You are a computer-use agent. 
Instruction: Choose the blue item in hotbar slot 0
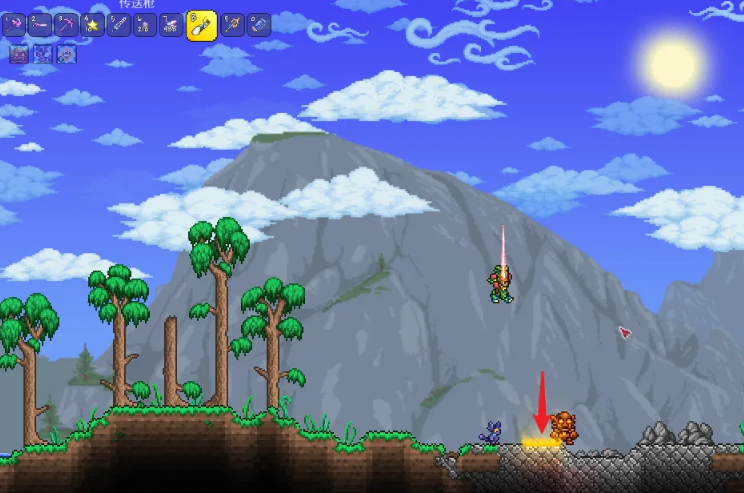click(259, 25)
